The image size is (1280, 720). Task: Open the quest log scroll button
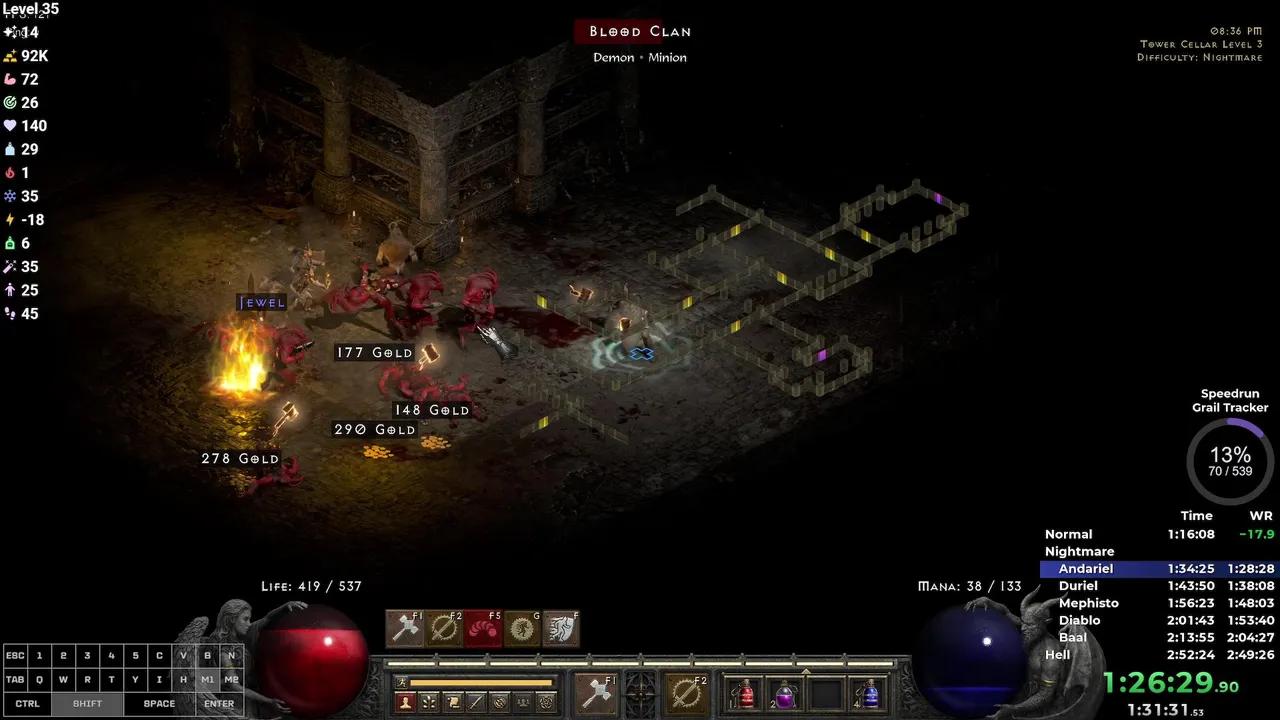point(453,702)
